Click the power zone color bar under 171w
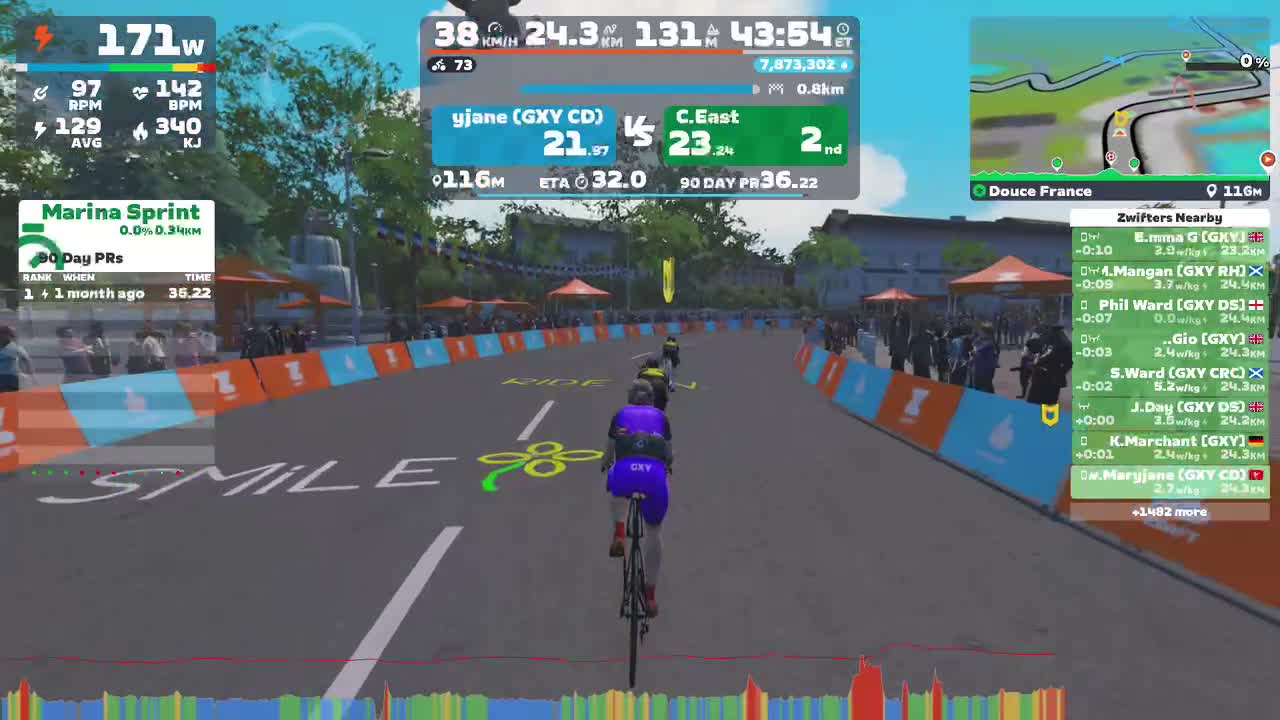1280x720 pixels. click(x=120, y=67)
